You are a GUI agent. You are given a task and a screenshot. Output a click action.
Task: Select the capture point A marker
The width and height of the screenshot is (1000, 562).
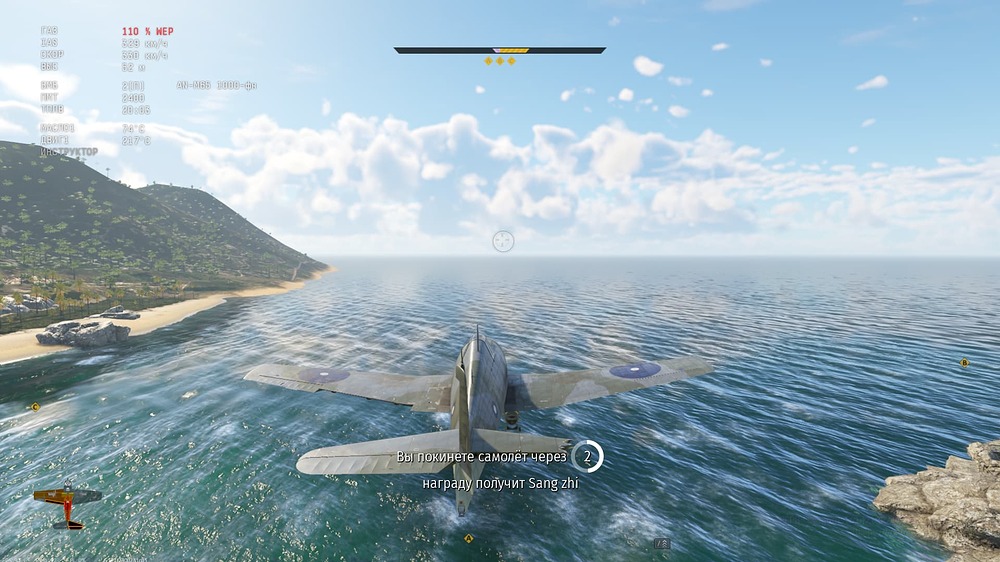point(468,539)
